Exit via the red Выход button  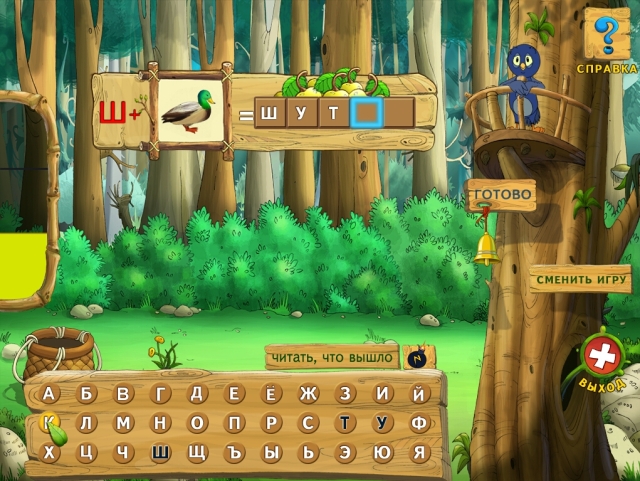pyautogui.click(x=604, y=357)
